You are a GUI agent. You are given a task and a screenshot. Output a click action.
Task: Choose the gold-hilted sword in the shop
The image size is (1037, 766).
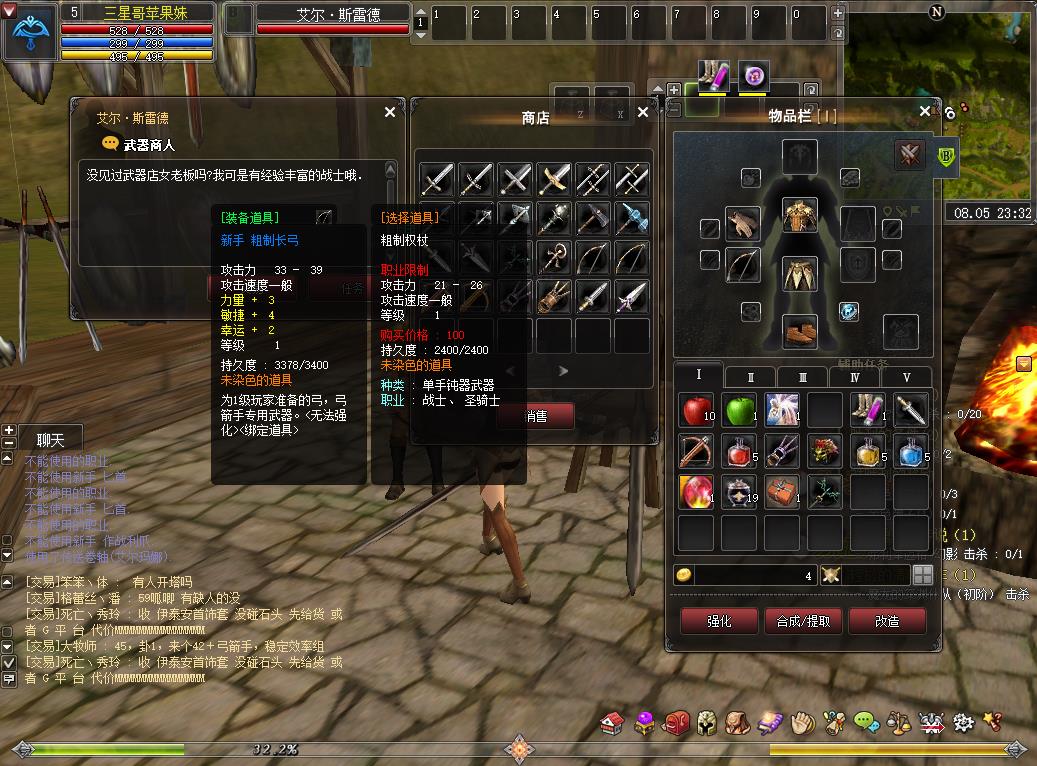pos(554,180)
